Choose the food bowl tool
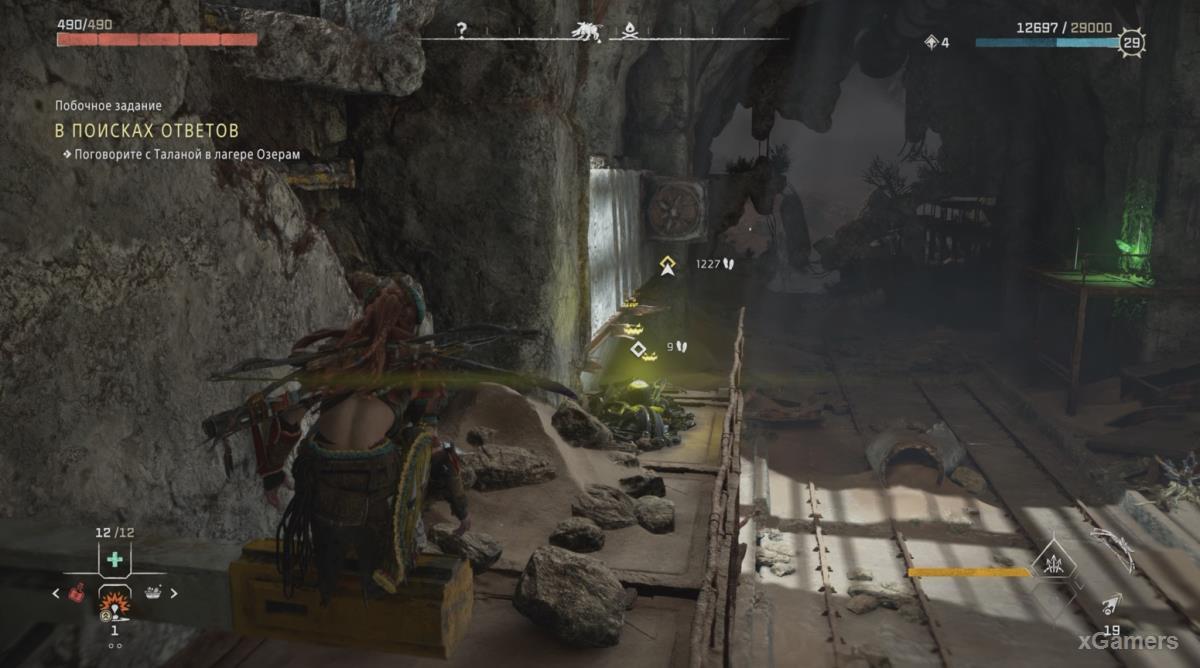This screenshot has width=1200, height=668. coord(153,593)
